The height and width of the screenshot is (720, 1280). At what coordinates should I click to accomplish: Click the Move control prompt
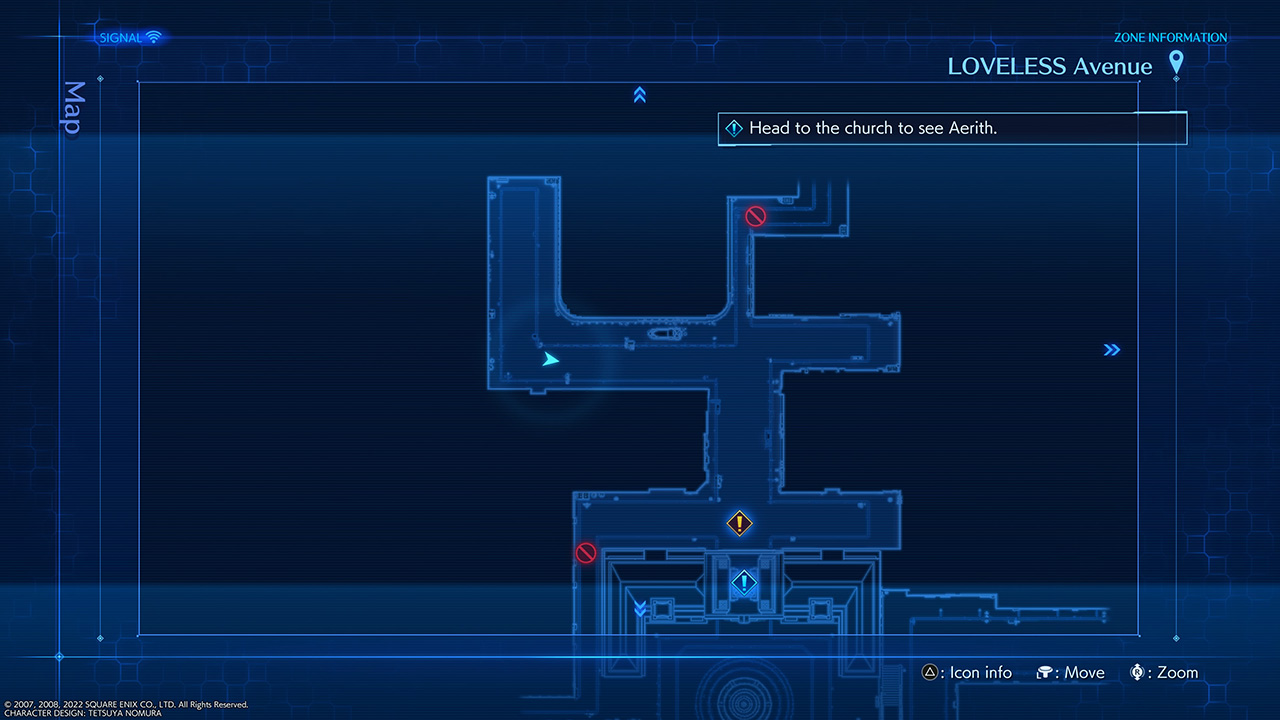coord(1070,672)
